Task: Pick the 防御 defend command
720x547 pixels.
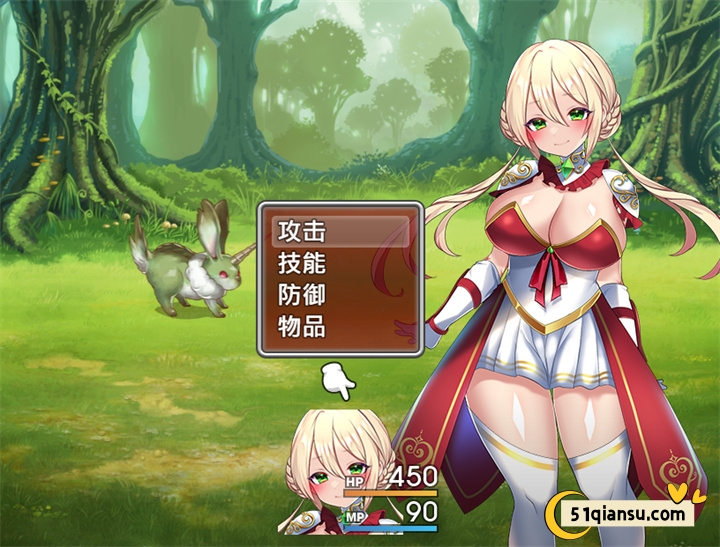Action: pyautogui.click(x=340, y=295)
